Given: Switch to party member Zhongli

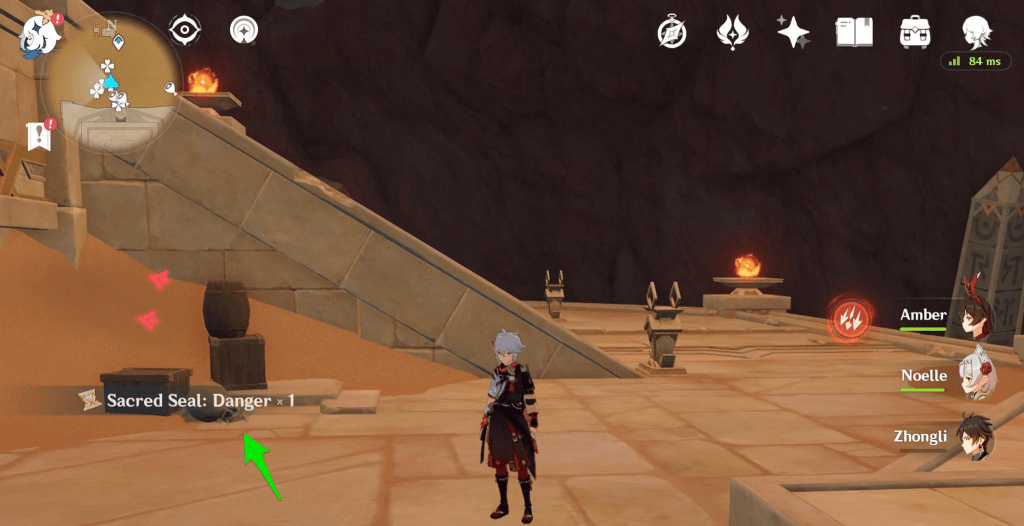Looking at the screenshot, I should pyautogui.click(x=974, y=437).
